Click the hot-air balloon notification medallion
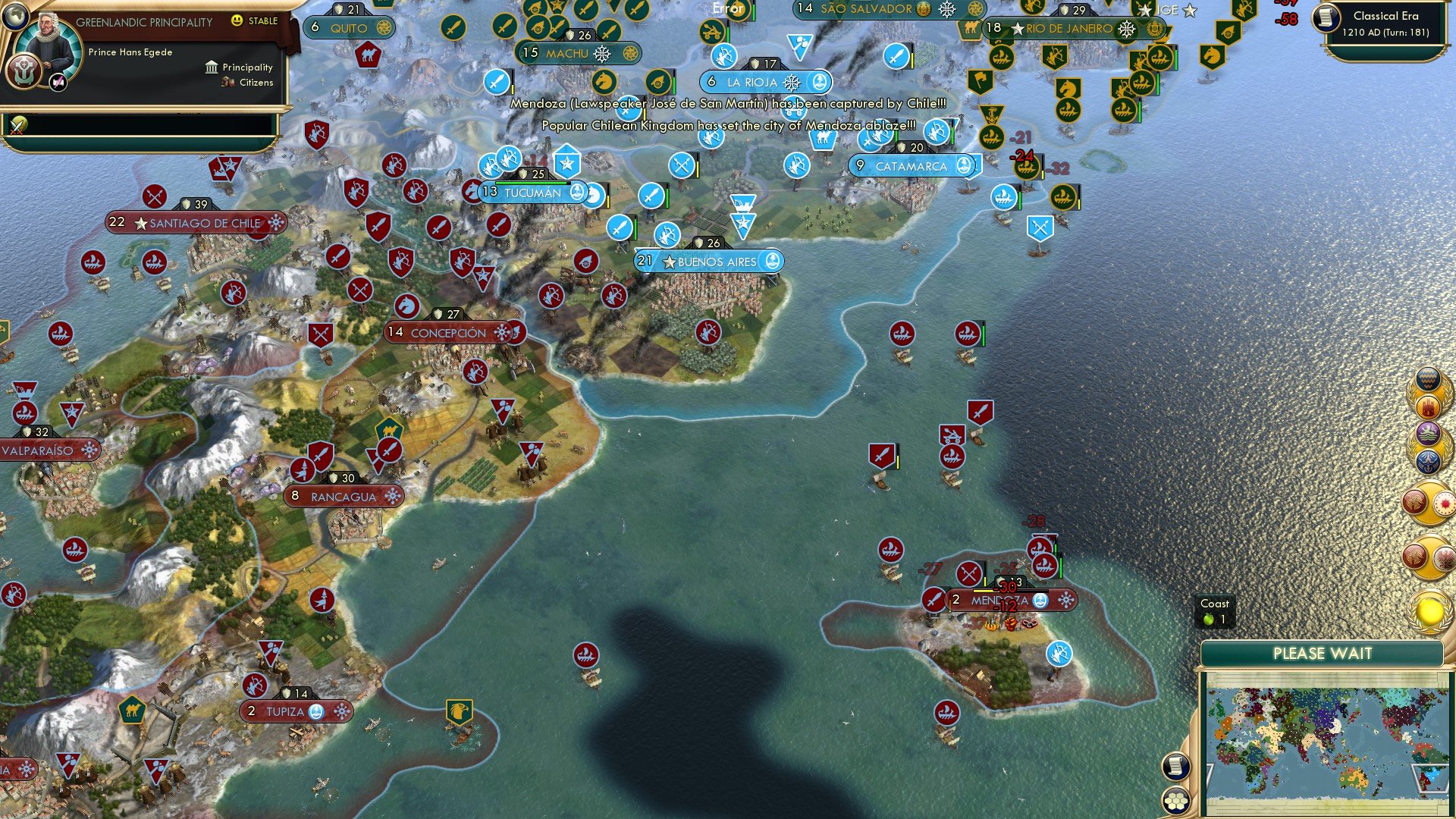Viewport: 1456px width, 819px height. [x=1426, y=378]
